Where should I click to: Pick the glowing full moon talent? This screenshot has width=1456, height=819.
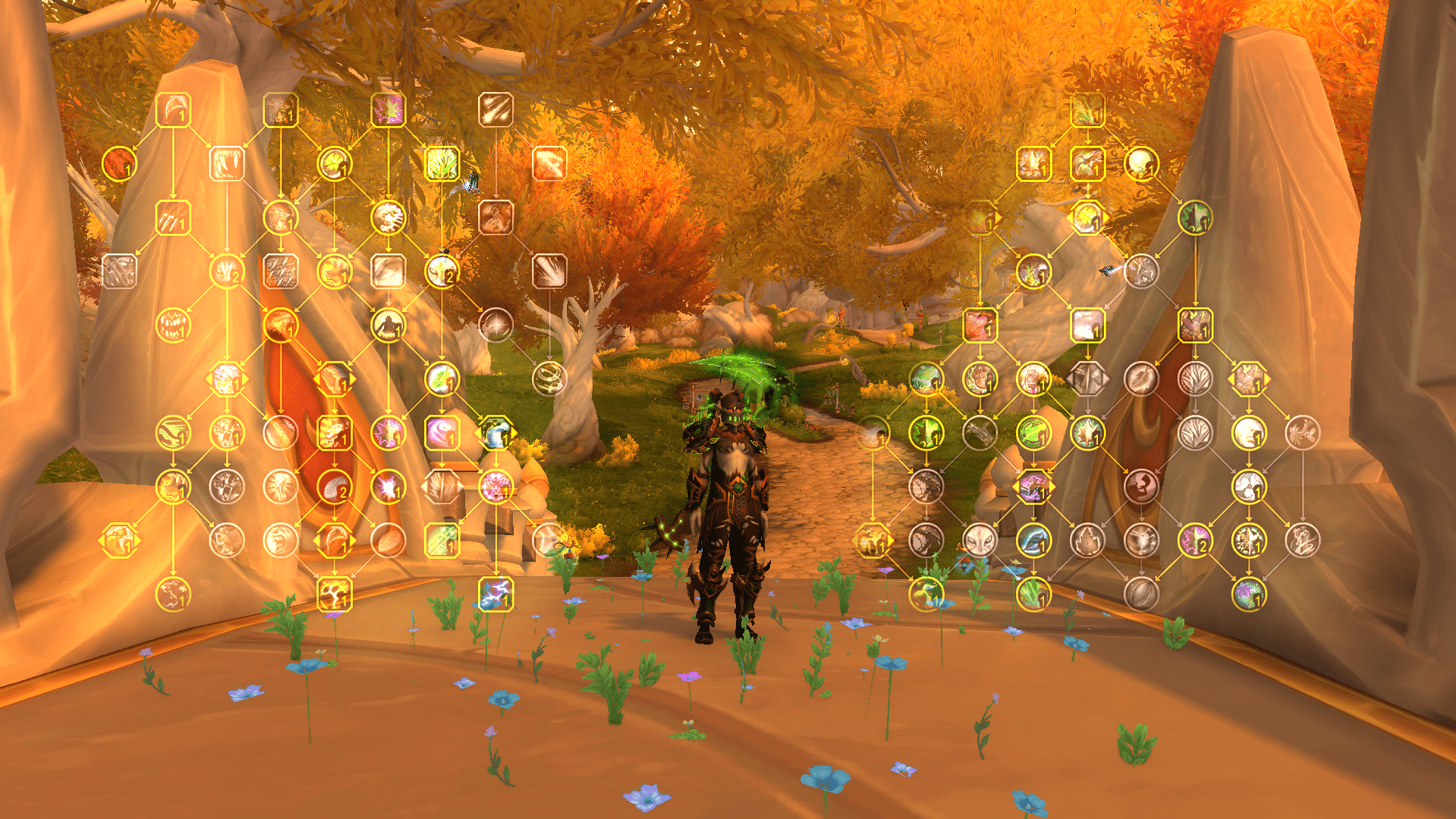point(1140,163)
